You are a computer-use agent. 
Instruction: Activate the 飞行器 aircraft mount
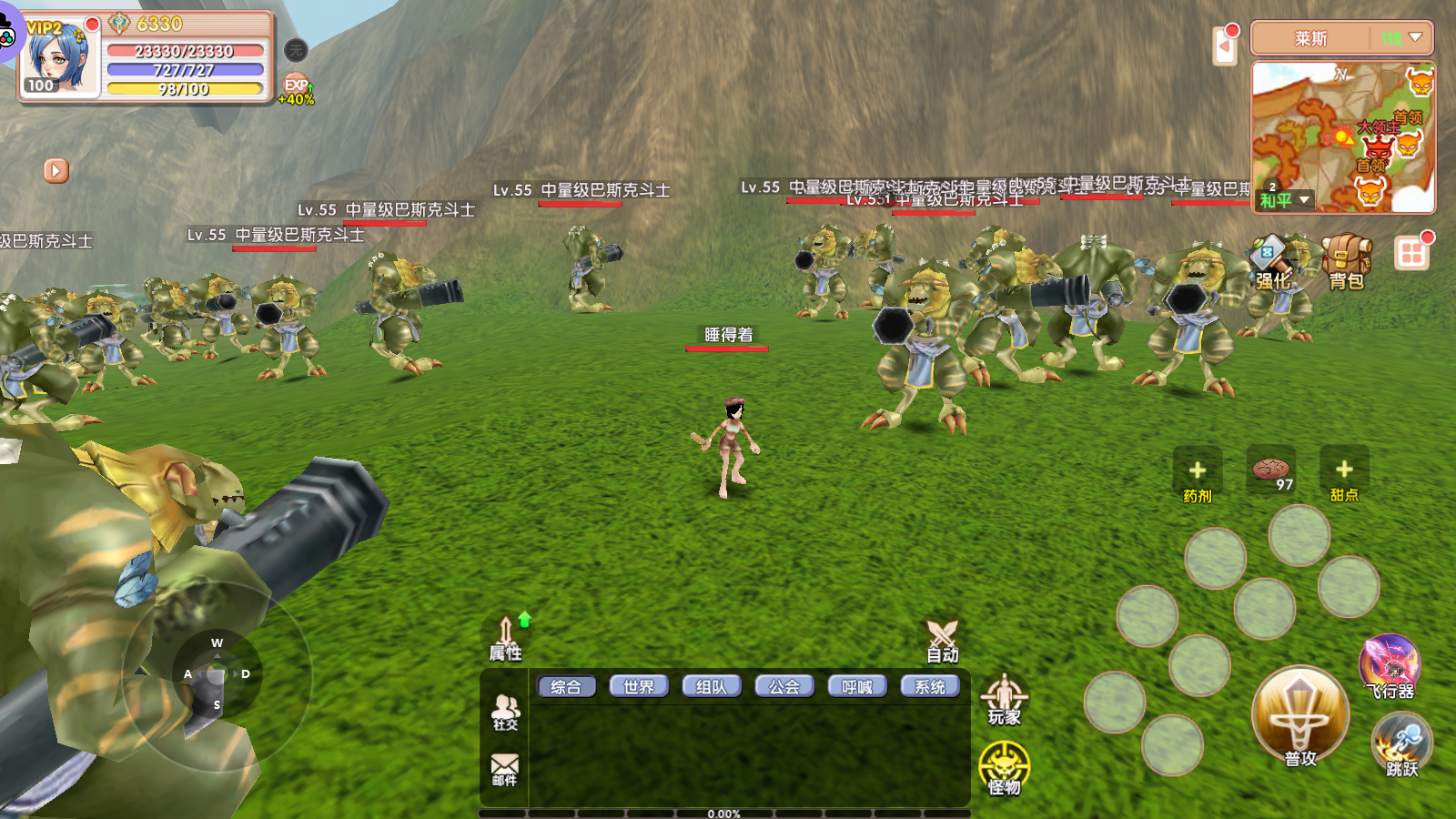pos(1390,666)
